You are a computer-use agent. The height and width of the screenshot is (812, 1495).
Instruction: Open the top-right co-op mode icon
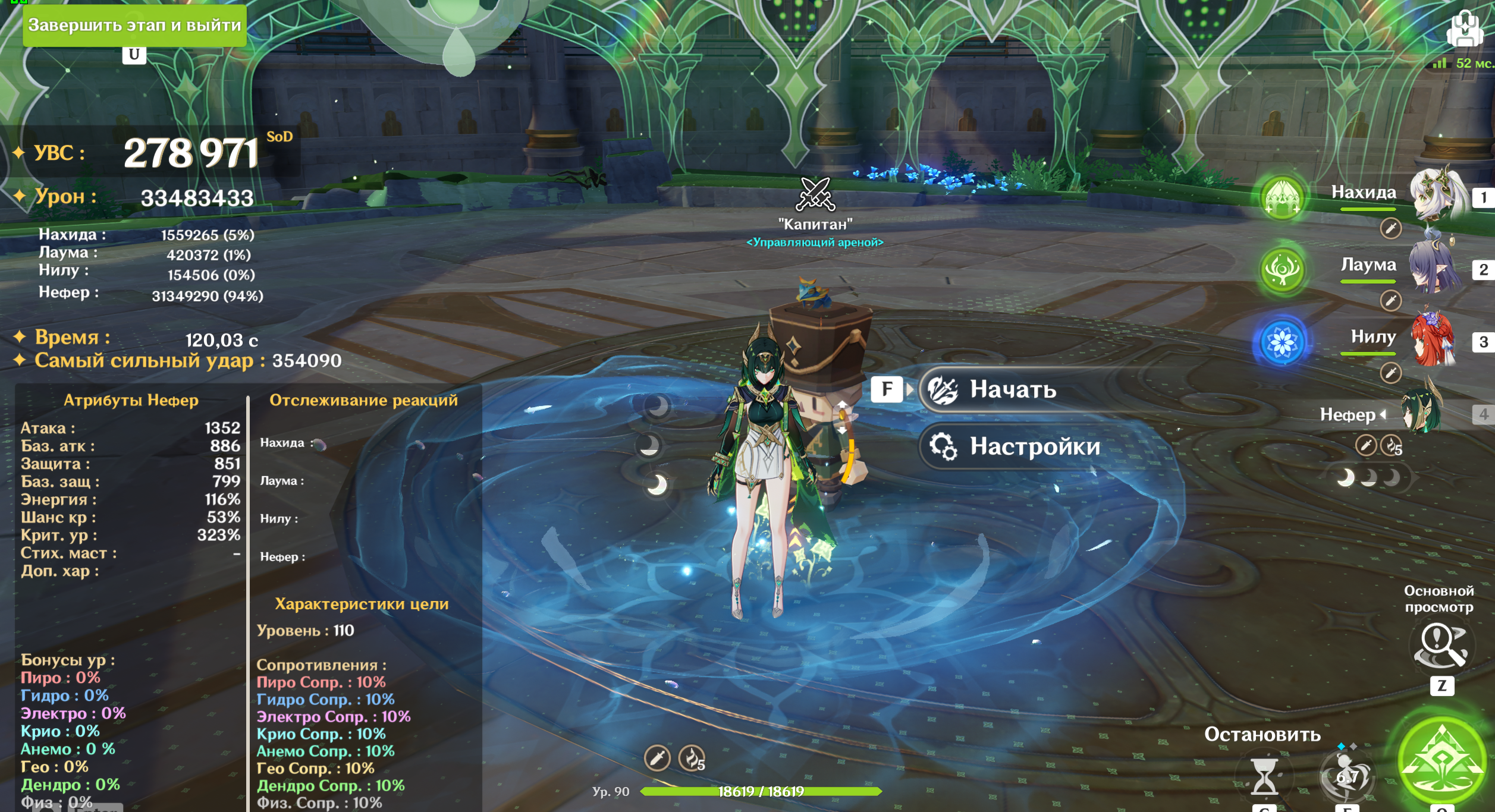coord(1464,29)
